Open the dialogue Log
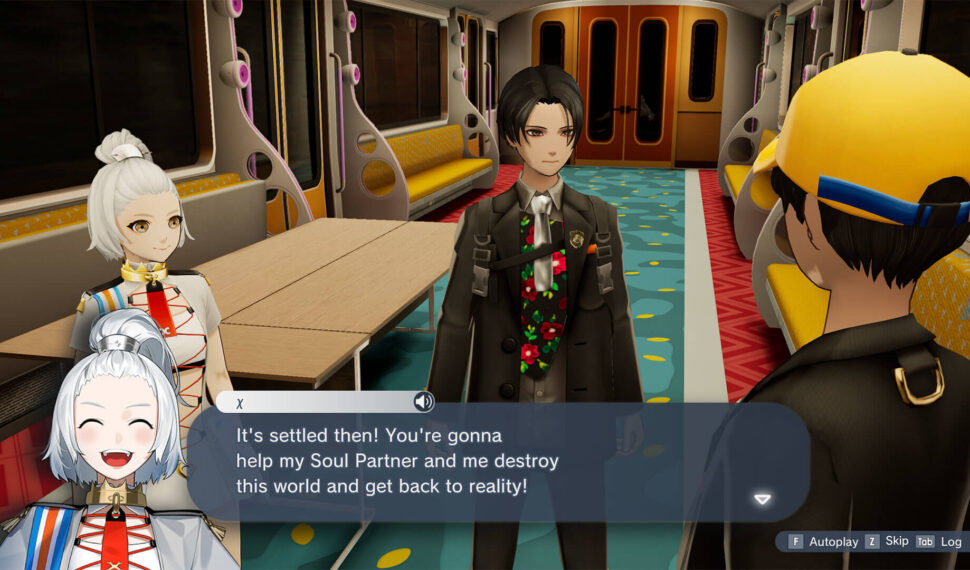The width and height of the screenshot is (970, 570). 940,541
